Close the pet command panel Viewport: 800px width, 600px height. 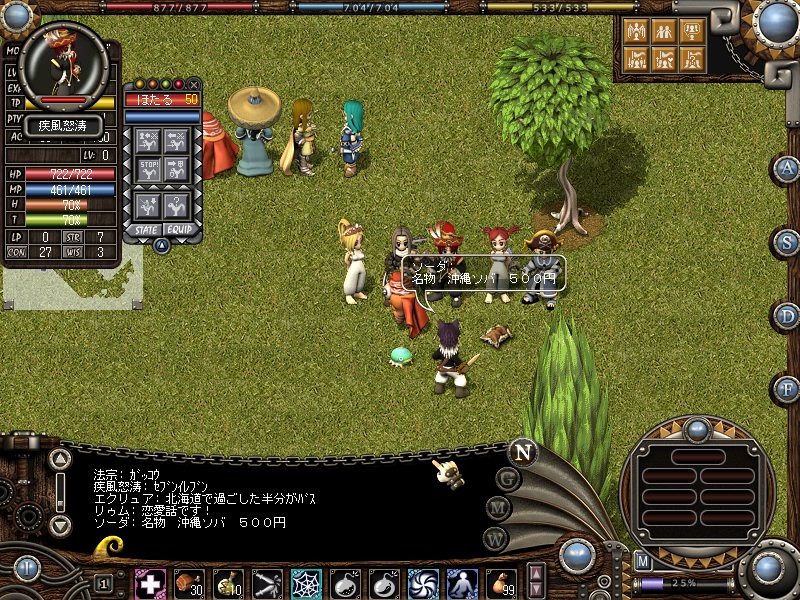[194, 84]
